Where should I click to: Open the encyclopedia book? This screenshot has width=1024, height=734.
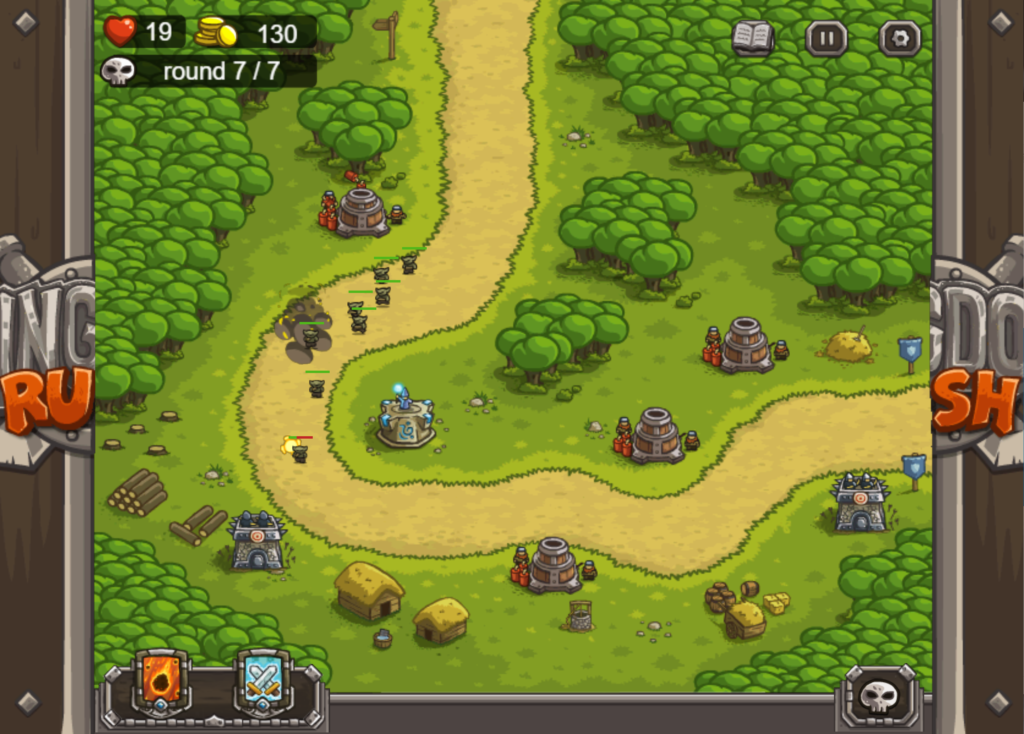tap(753, 39)
